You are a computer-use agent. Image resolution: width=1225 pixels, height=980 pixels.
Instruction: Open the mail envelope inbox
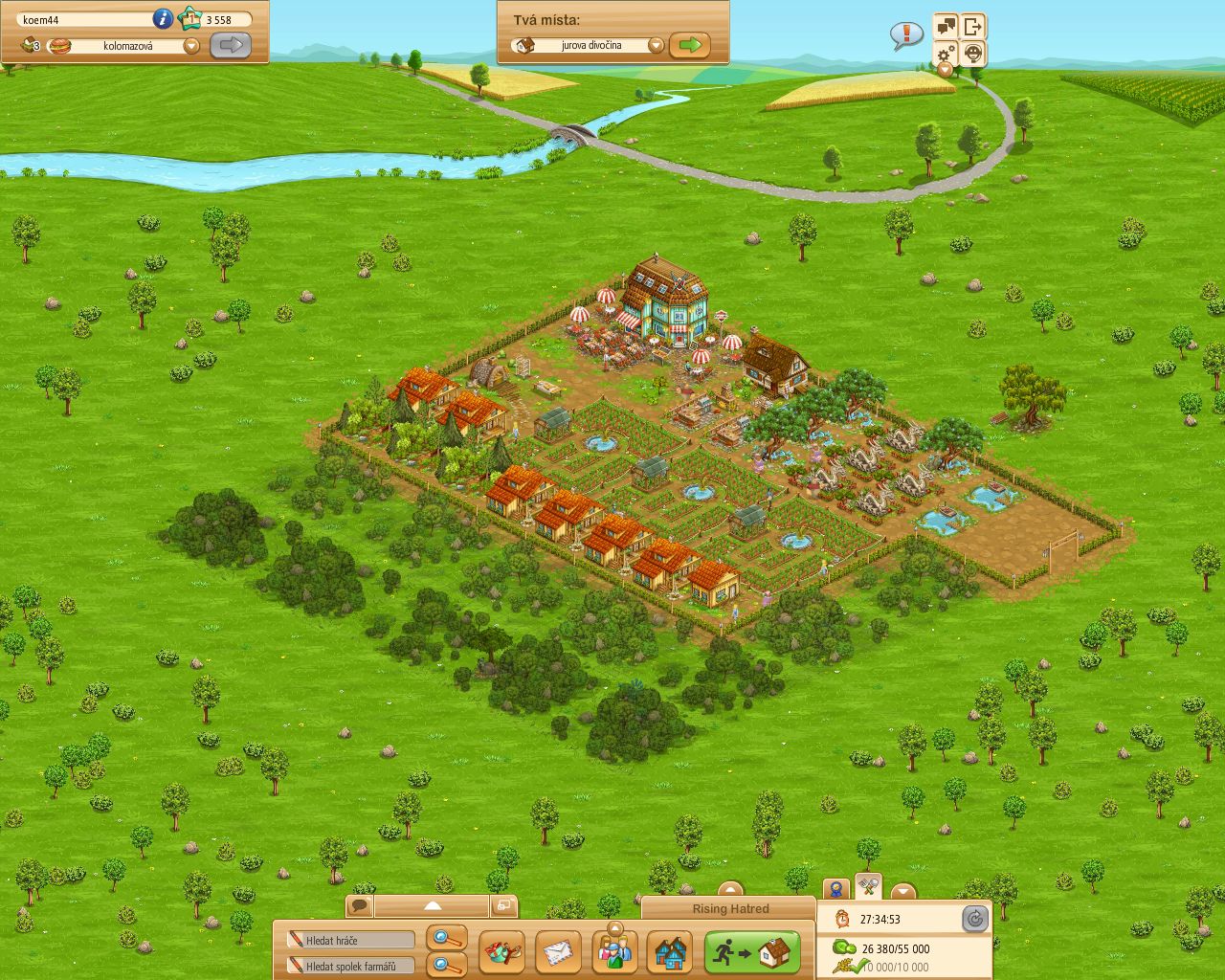pos(559,952)
